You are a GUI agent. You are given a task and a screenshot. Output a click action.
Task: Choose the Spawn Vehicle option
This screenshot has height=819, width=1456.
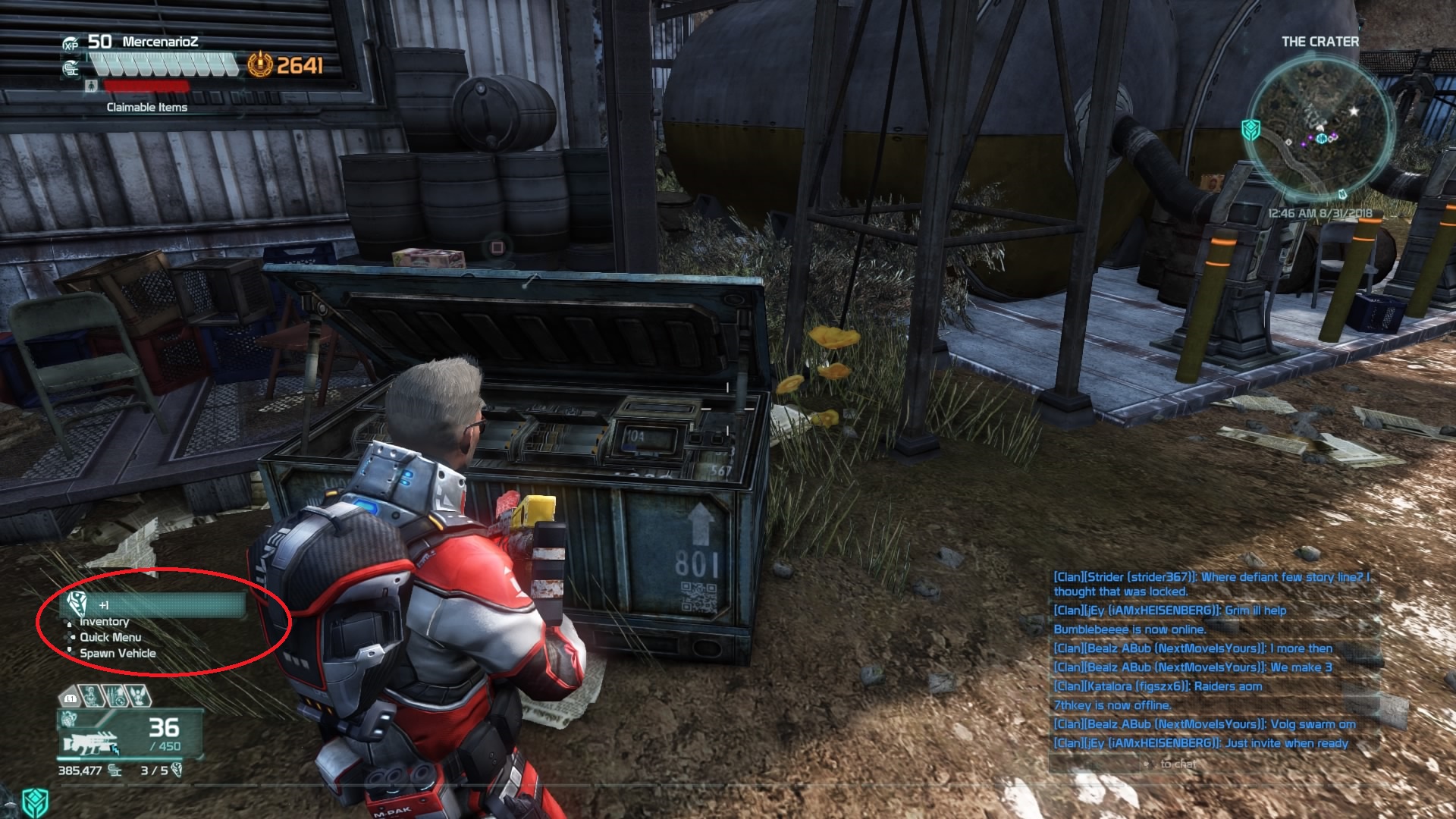(x=118, y=654)
